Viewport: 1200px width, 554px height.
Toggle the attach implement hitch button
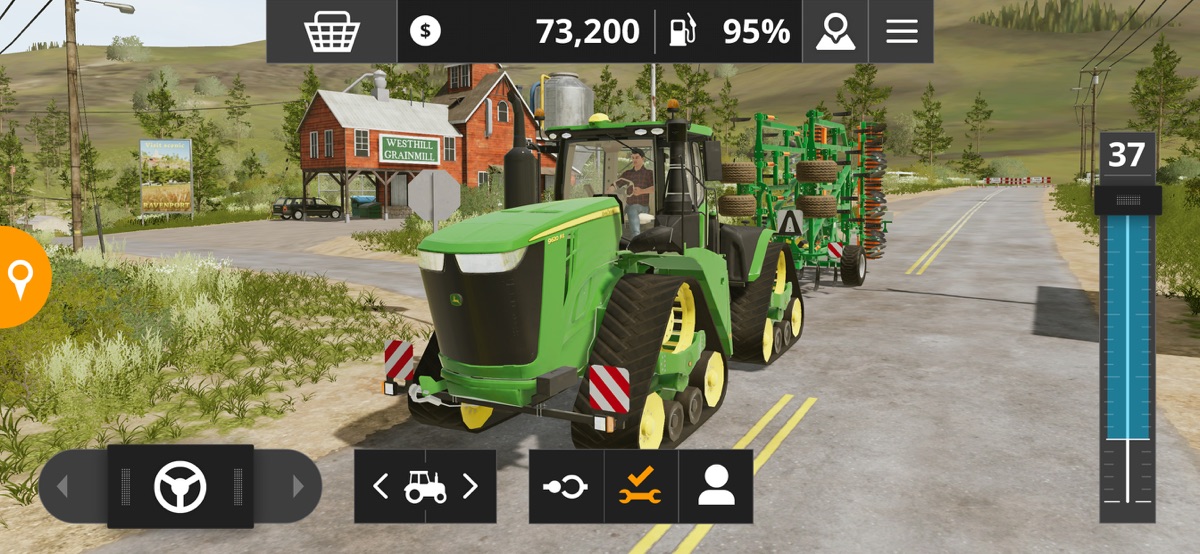point(566,487)
